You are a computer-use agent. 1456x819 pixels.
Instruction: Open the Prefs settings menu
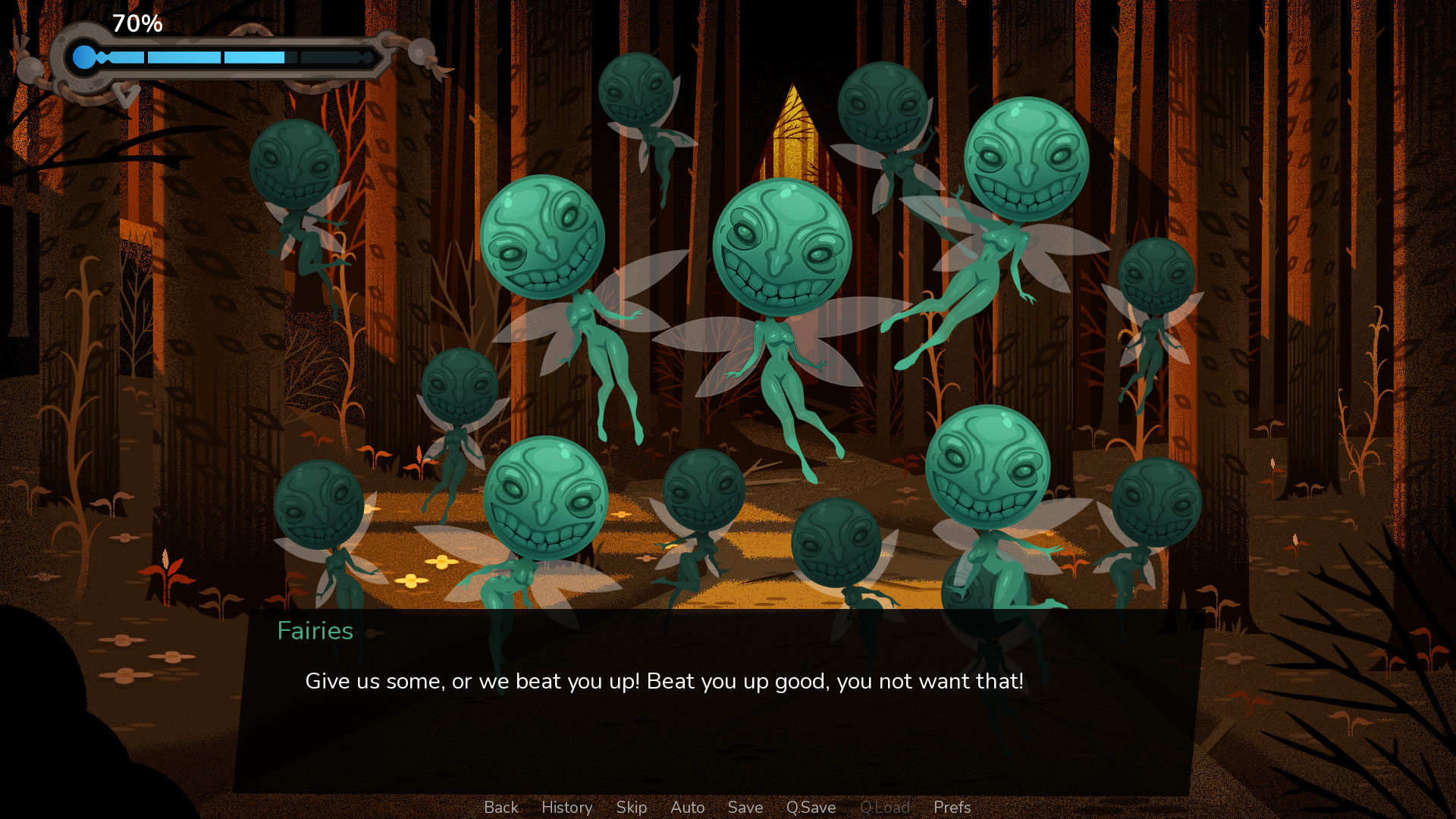point(952,808)
